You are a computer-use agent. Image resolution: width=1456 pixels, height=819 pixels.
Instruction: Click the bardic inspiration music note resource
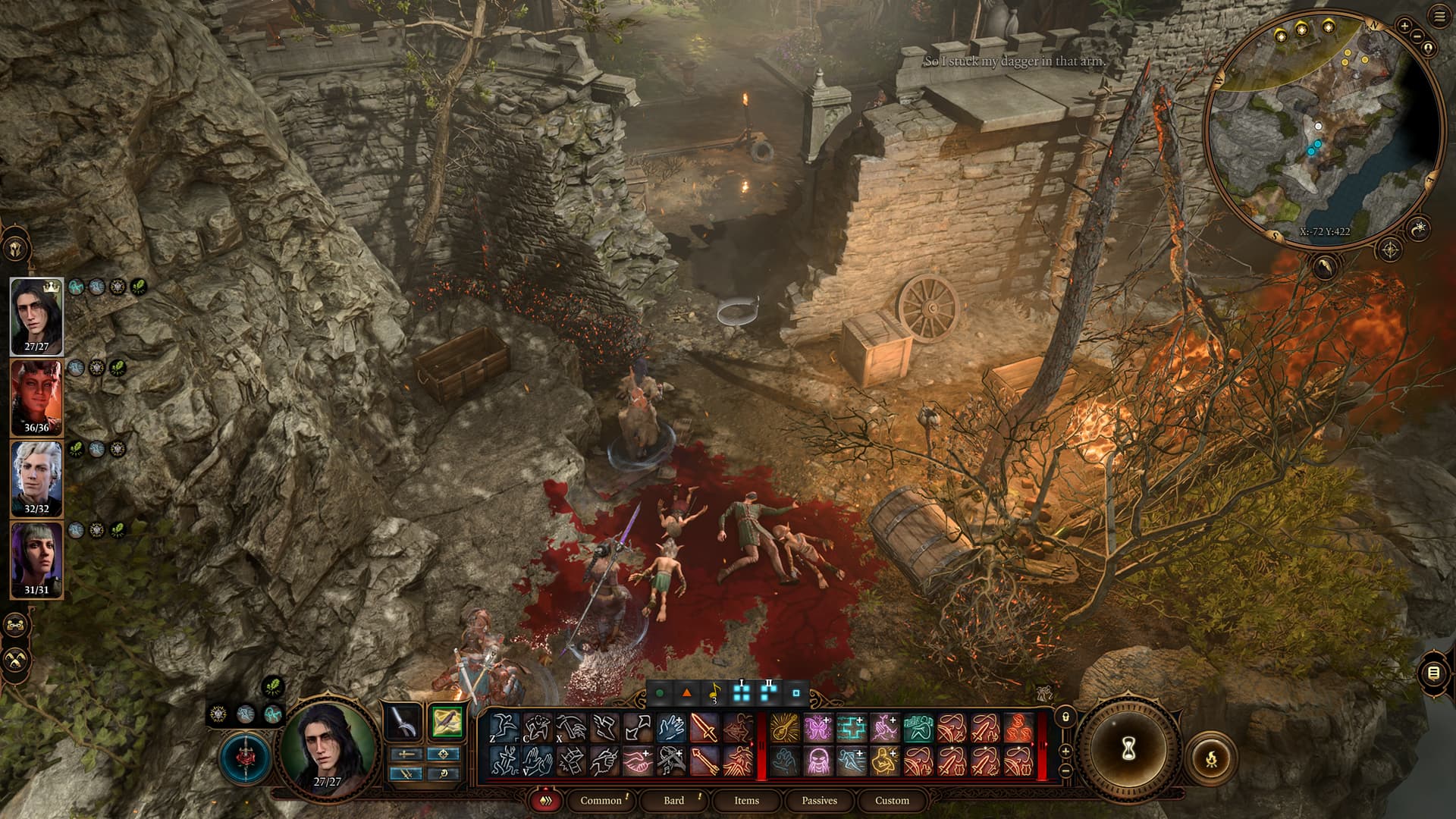point(714,692)
